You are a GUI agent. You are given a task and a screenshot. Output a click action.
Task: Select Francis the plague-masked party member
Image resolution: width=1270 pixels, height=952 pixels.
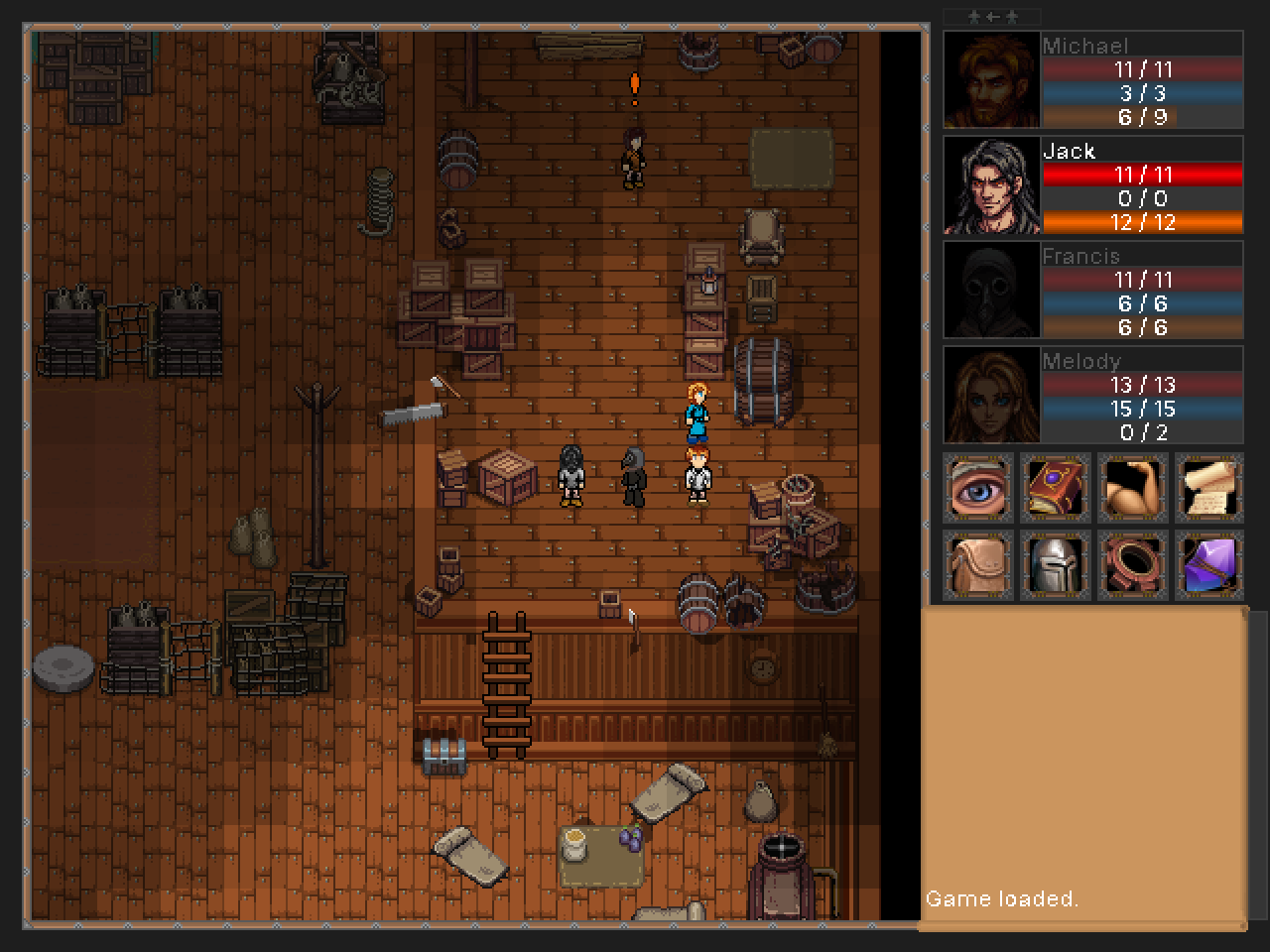pyautogui.click(x=991, y=291)
